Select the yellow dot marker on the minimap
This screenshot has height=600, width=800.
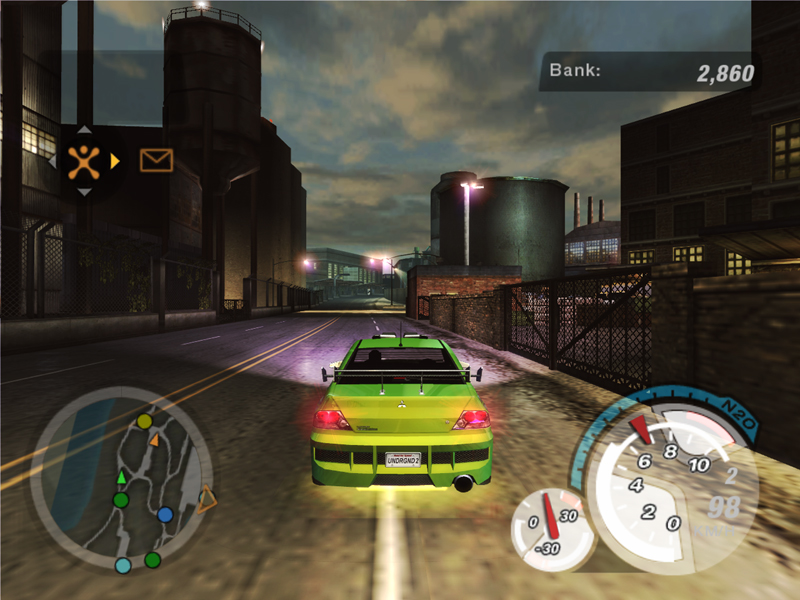144,421
